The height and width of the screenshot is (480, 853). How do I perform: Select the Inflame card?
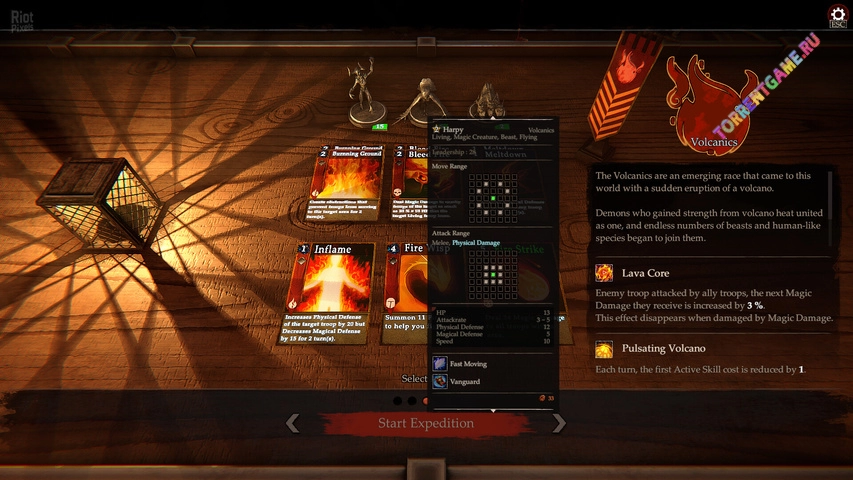(331, 292)
